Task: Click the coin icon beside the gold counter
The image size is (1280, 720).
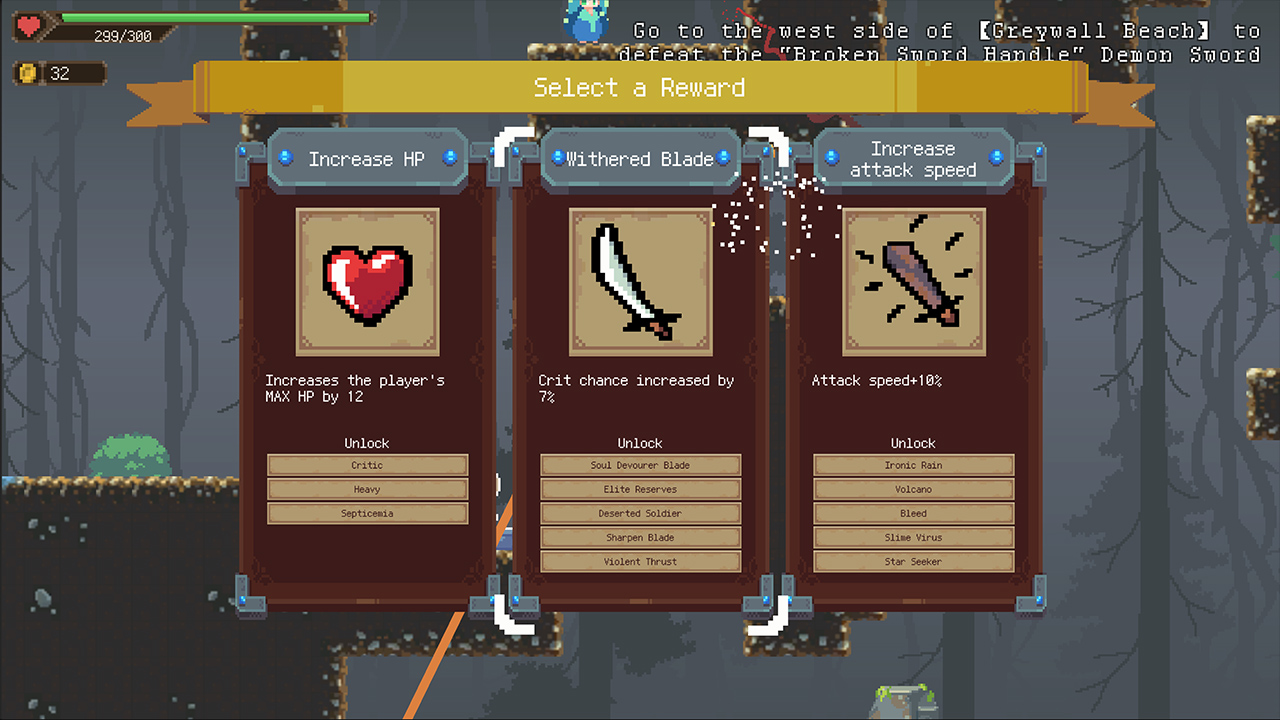Action: tap(27, 73)
